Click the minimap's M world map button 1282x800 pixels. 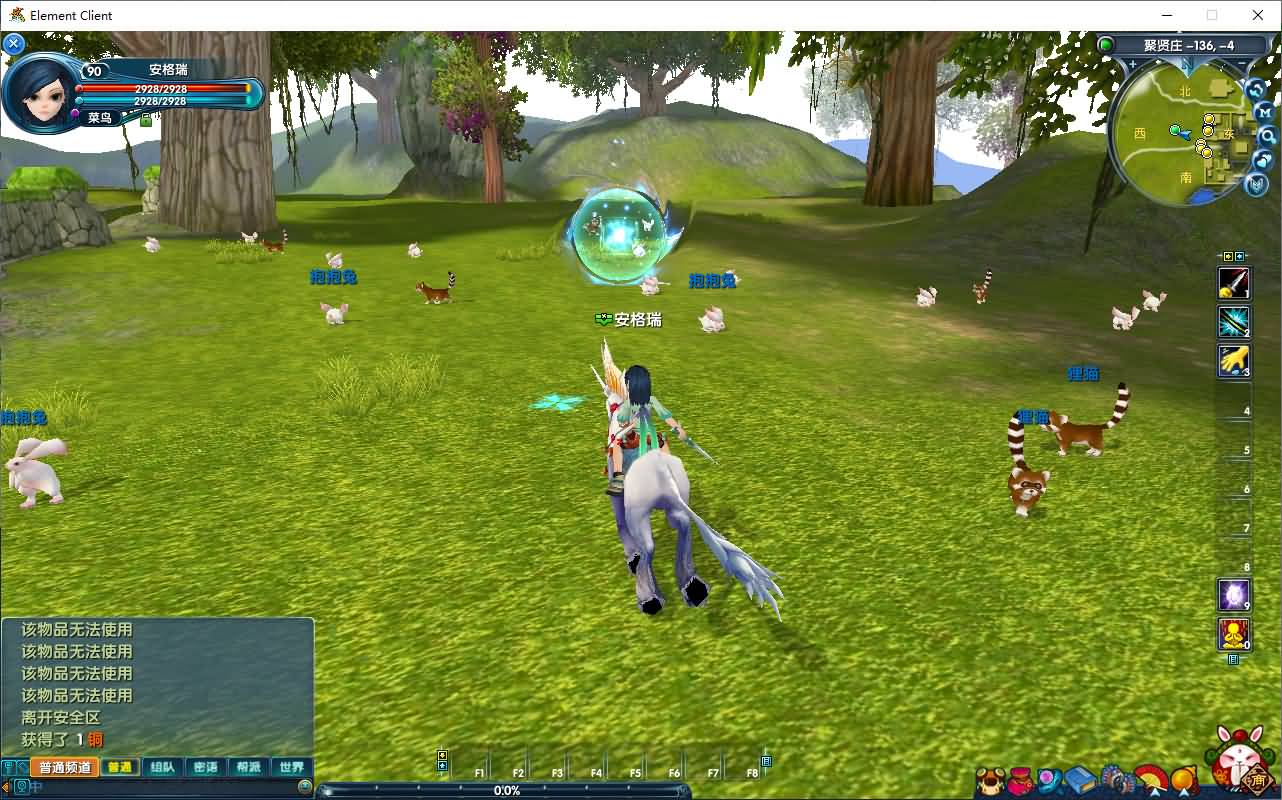1263,113
